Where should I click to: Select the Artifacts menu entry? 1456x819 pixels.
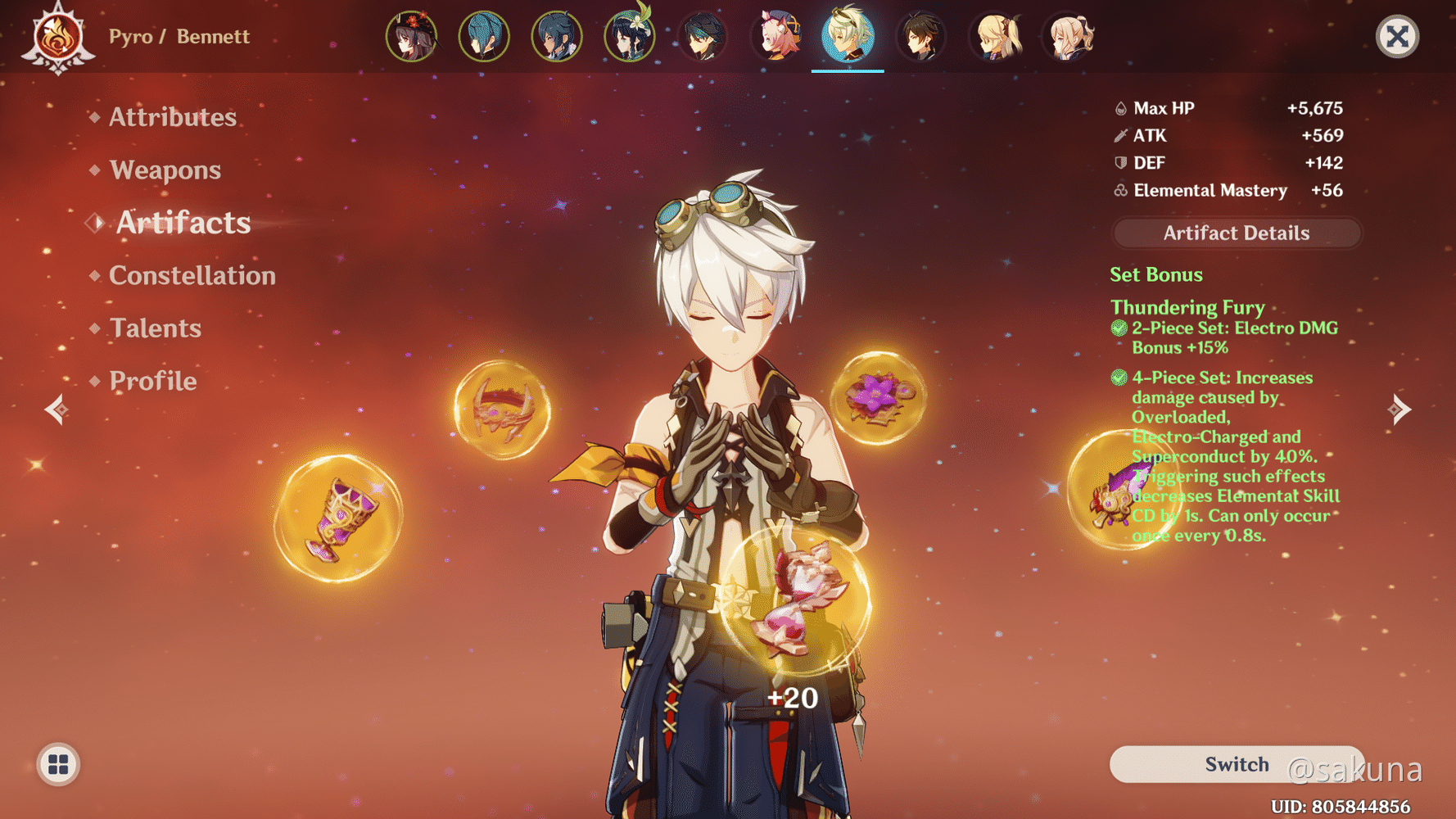[x=183, y=223]
